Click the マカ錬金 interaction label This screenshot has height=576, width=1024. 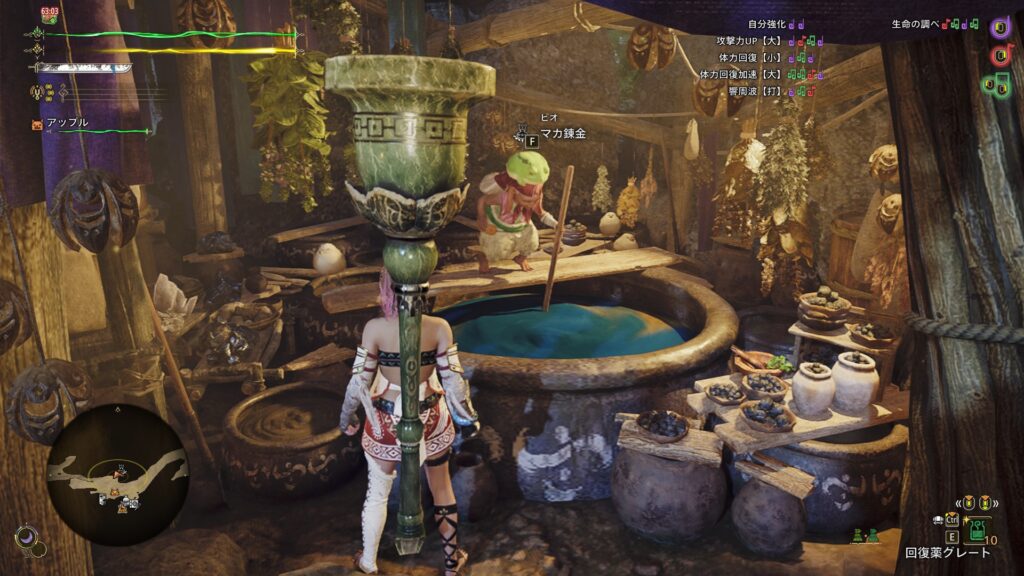(563, 134)
